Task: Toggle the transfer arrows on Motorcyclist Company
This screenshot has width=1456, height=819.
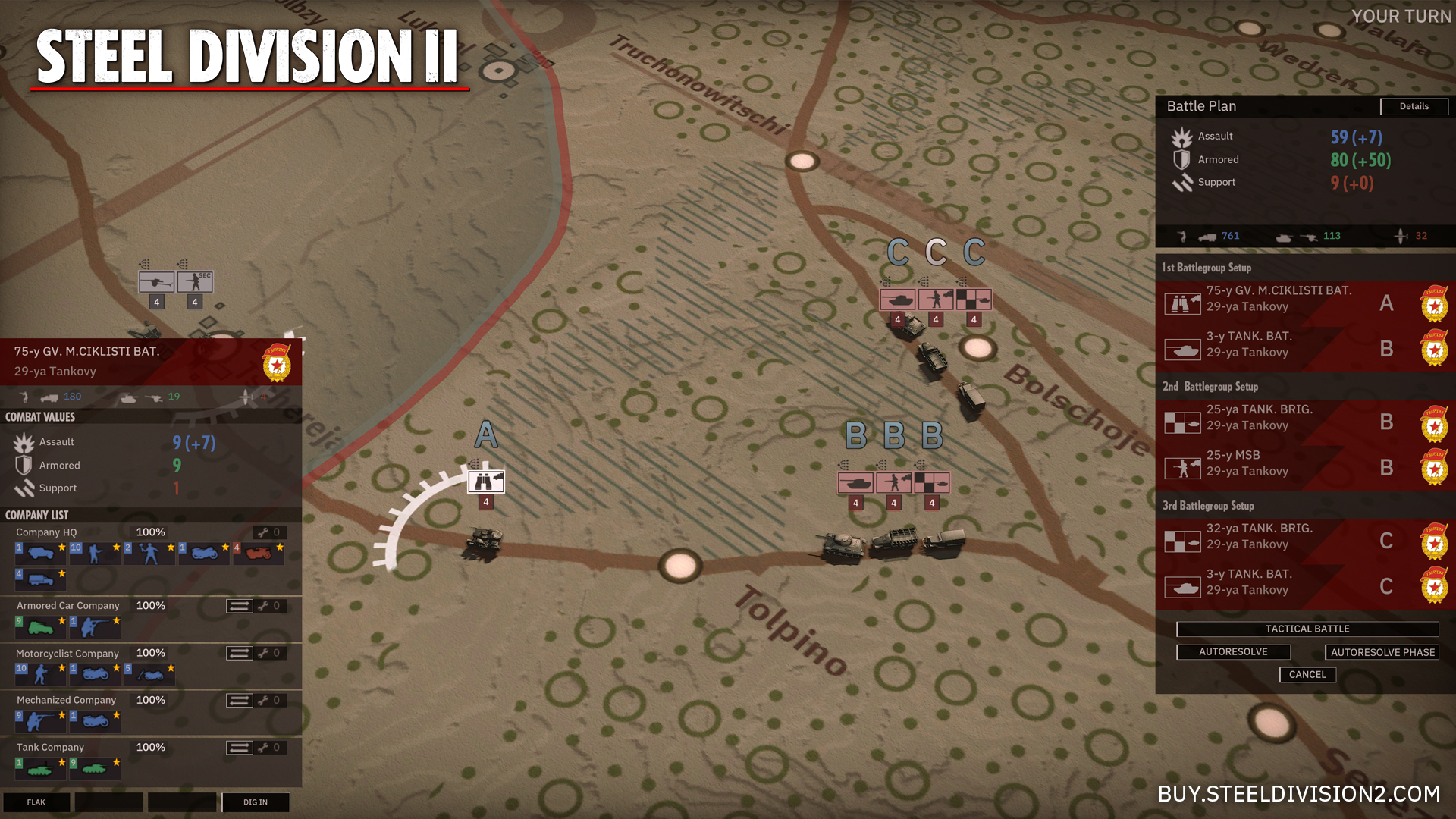Action: [x=239, y=652]
